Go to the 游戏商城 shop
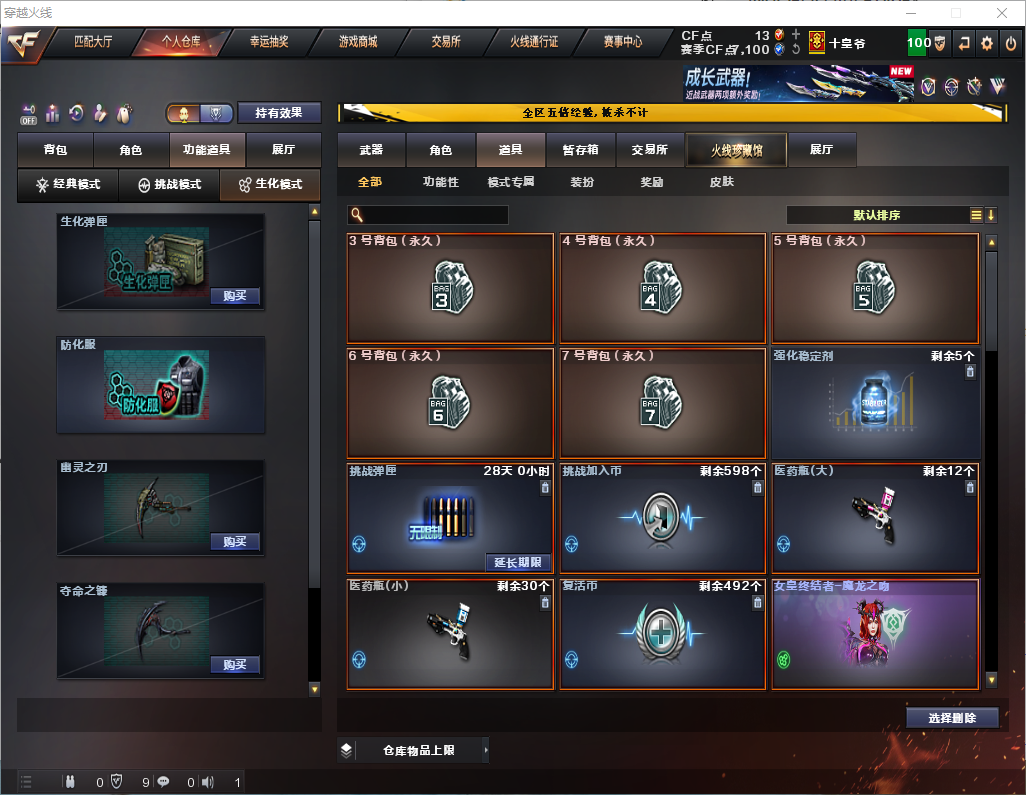 [357, 42]
